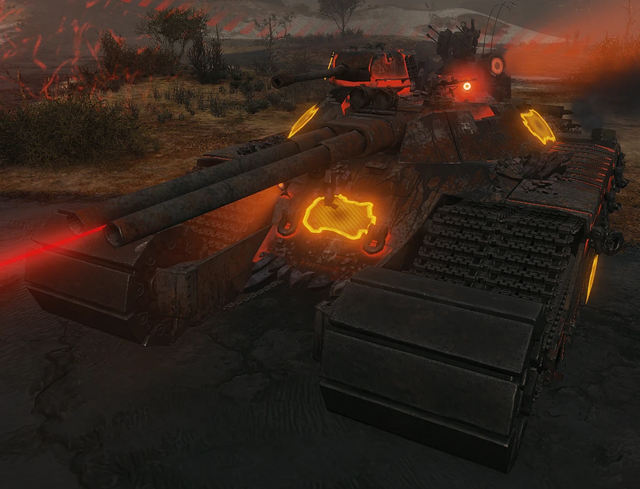
Task: Pick the narrow yellow zone beside the gun mantlet
Action: (x=303, y=121)
